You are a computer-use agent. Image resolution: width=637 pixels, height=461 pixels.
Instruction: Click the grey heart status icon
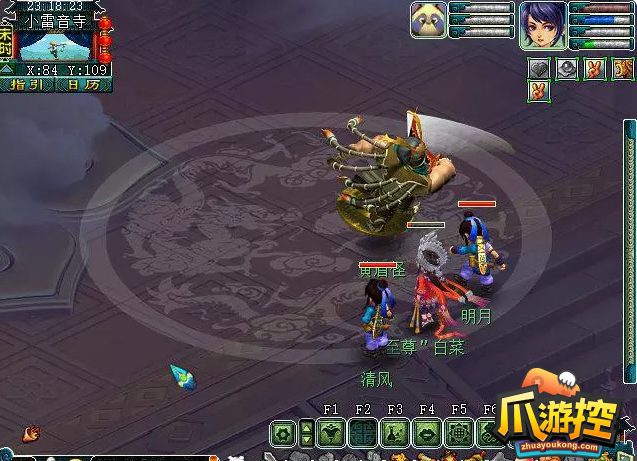(x=540, y=68)
